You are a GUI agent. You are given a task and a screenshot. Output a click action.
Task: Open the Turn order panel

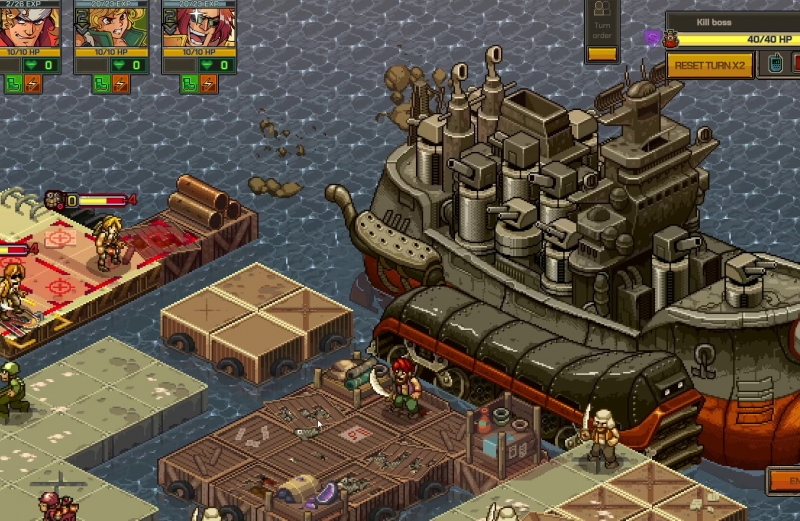602,32
